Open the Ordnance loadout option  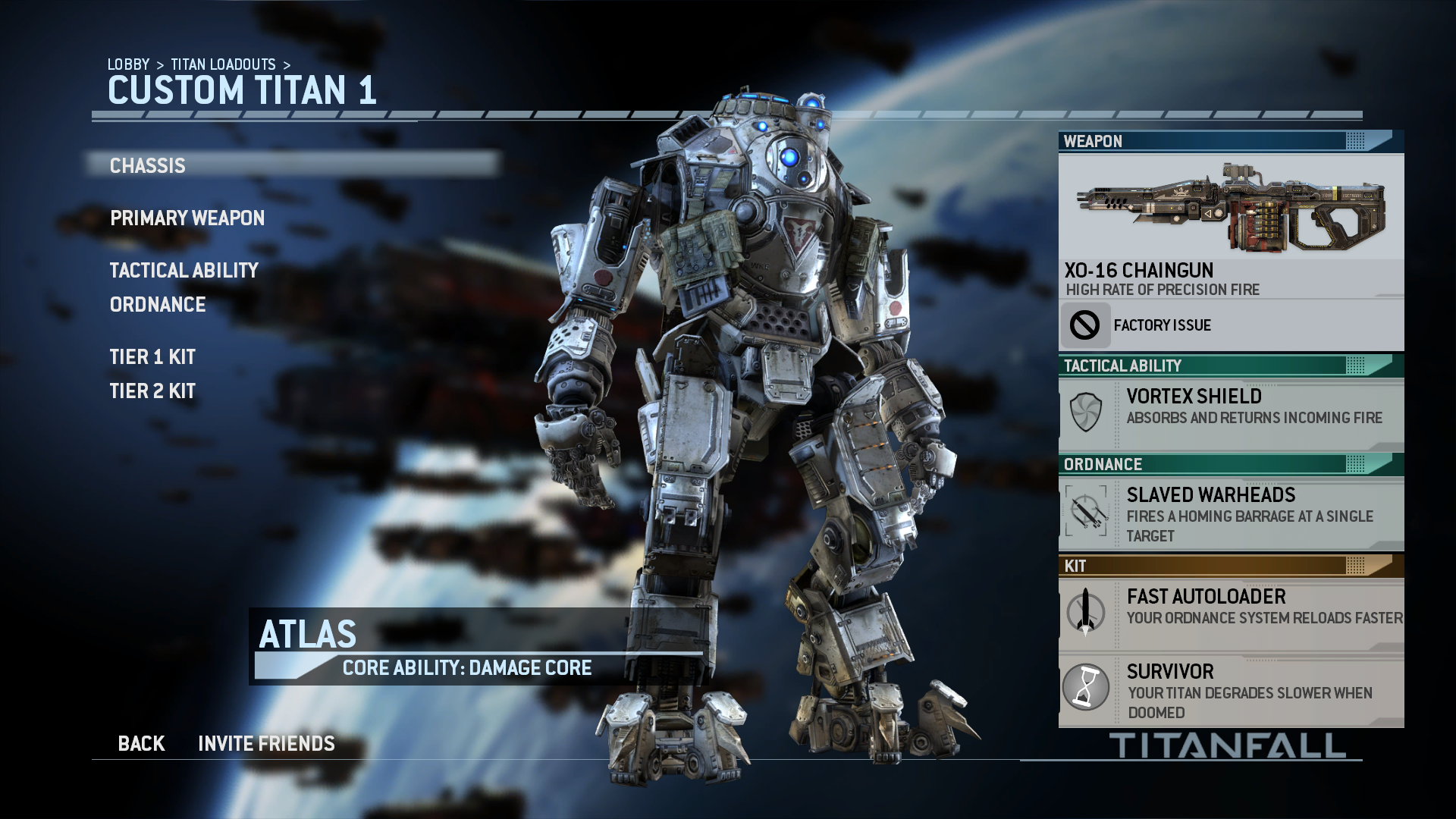click(x=158, y=305)
